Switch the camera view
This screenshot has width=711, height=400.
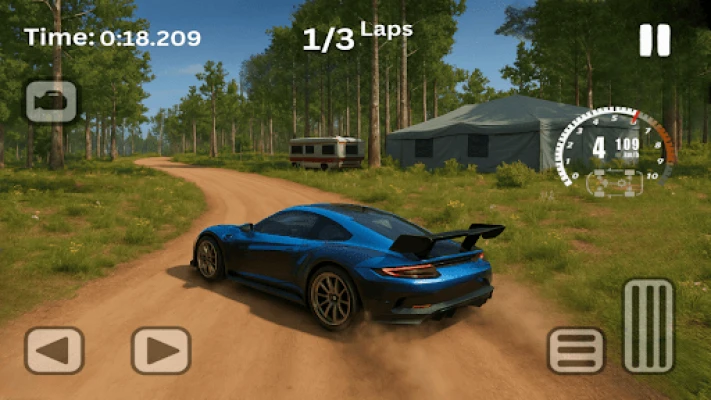[x=51, y=101]
